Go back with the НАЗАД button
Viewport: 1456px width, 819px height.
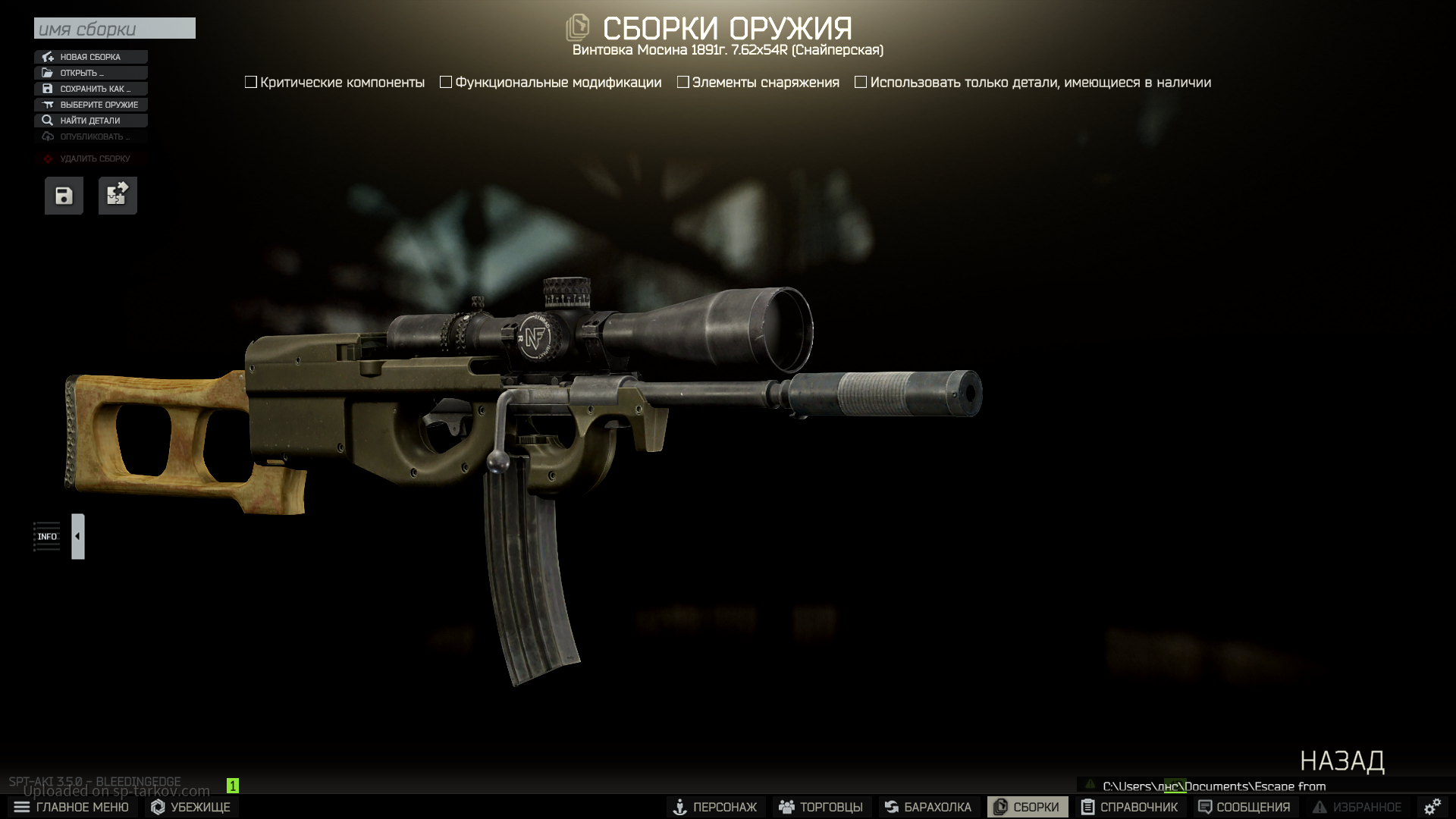click(1341, 761)
